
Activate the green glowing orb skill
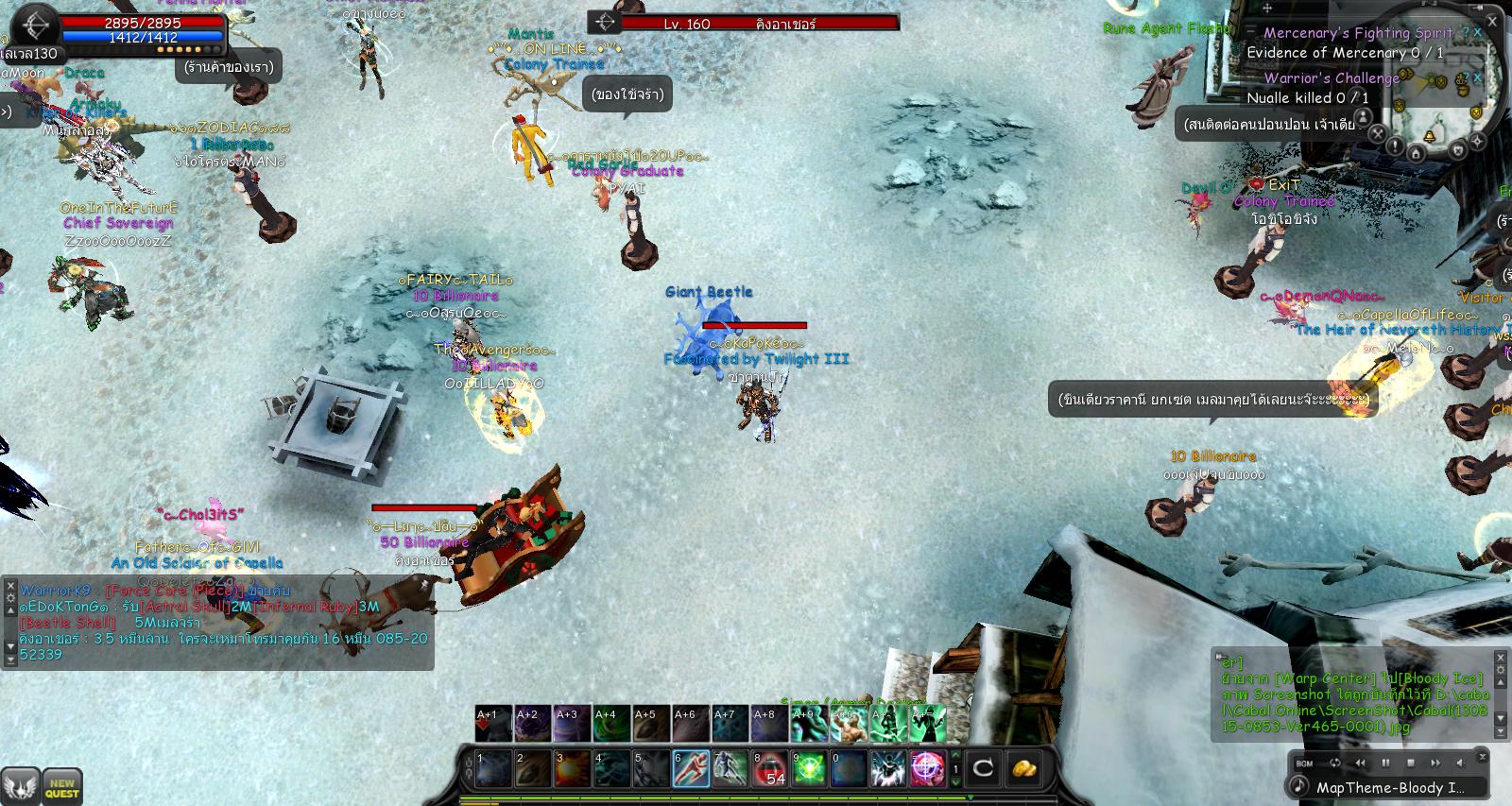(x=809, y=768)
